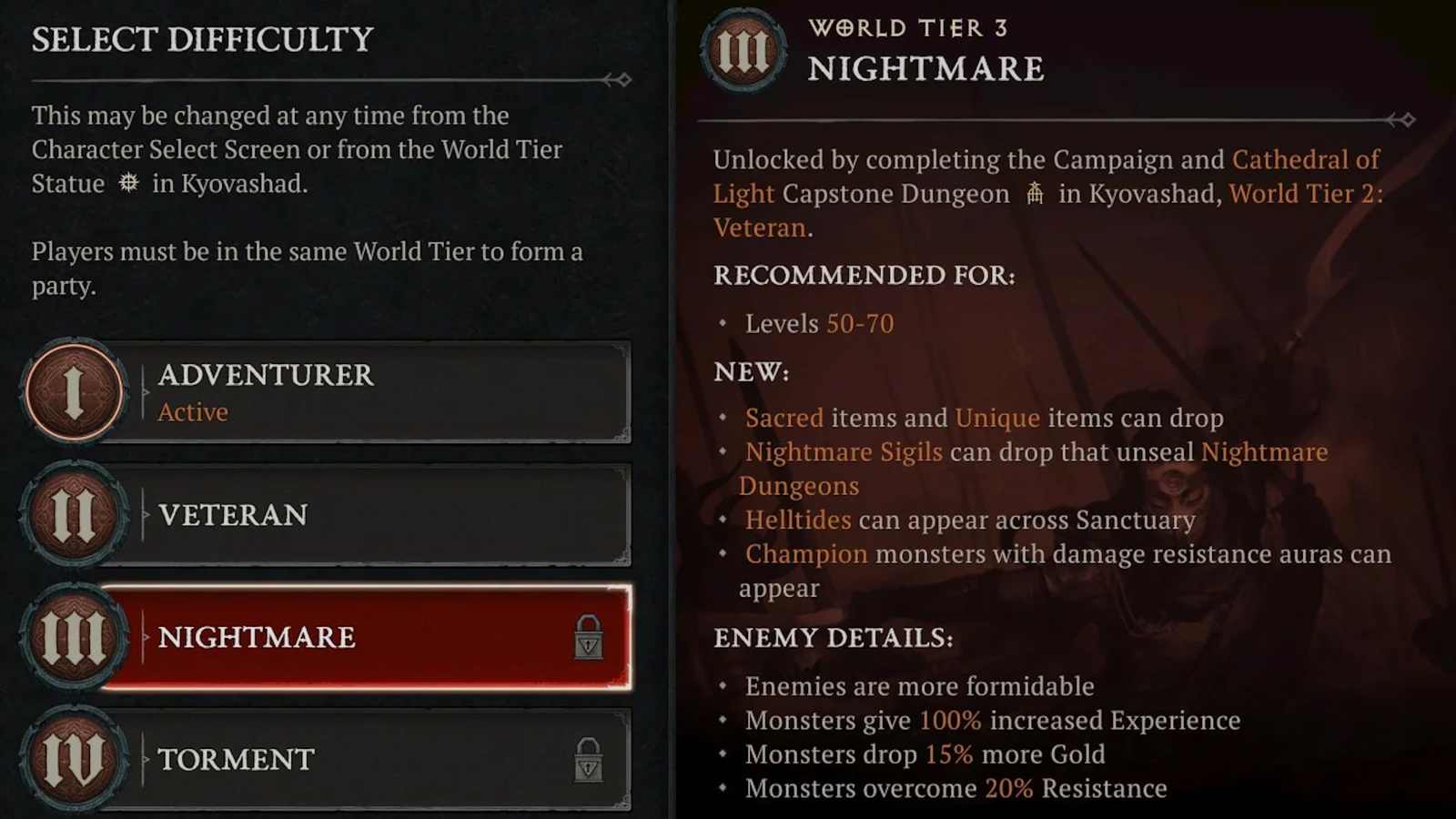The height and width of the screenshot is (819, 1456).
Task: Click the Tier IV Torment medallion icon
Action: point(73,761)
